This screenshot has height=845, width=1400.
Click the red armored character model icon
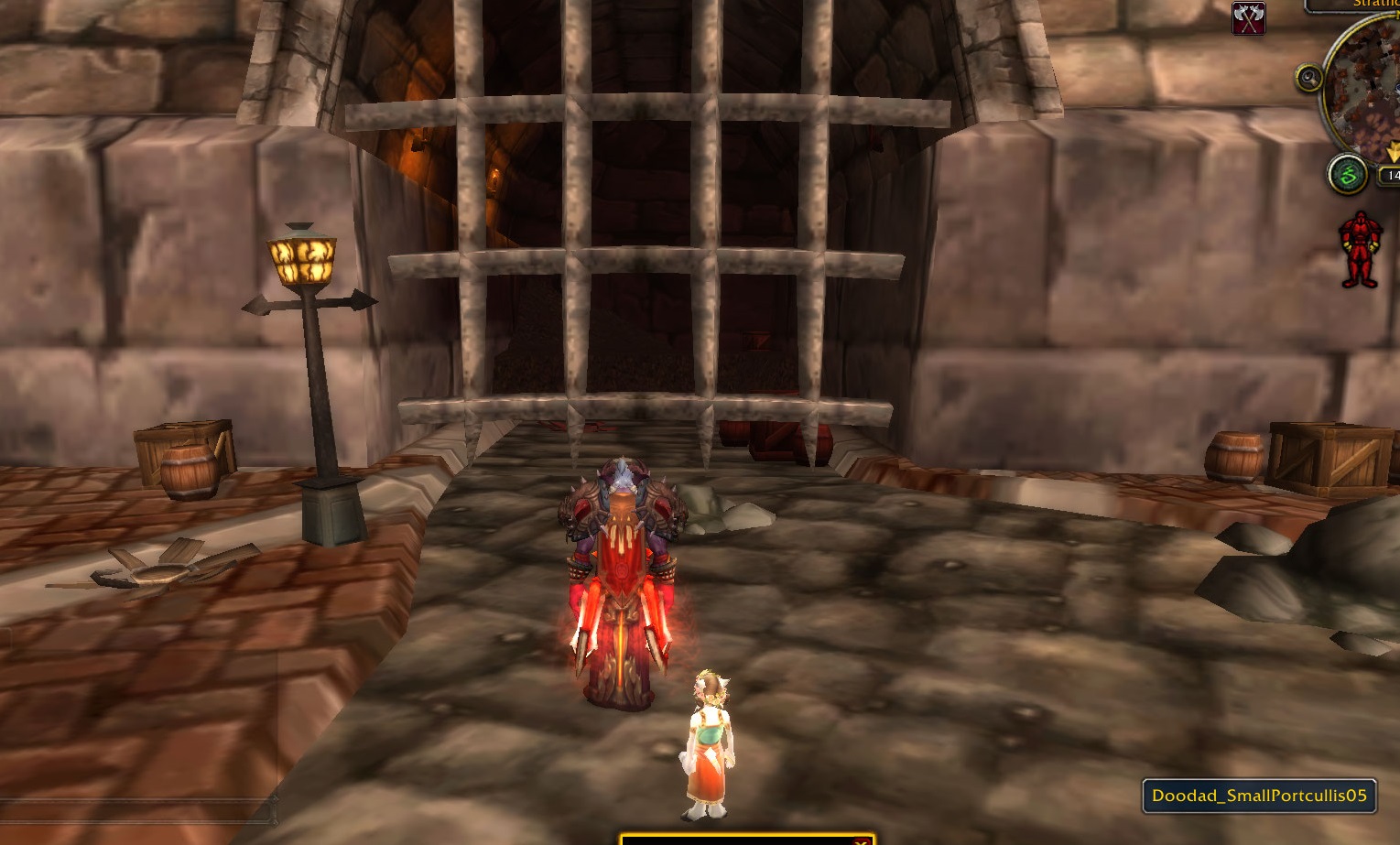click(1359, 248)
